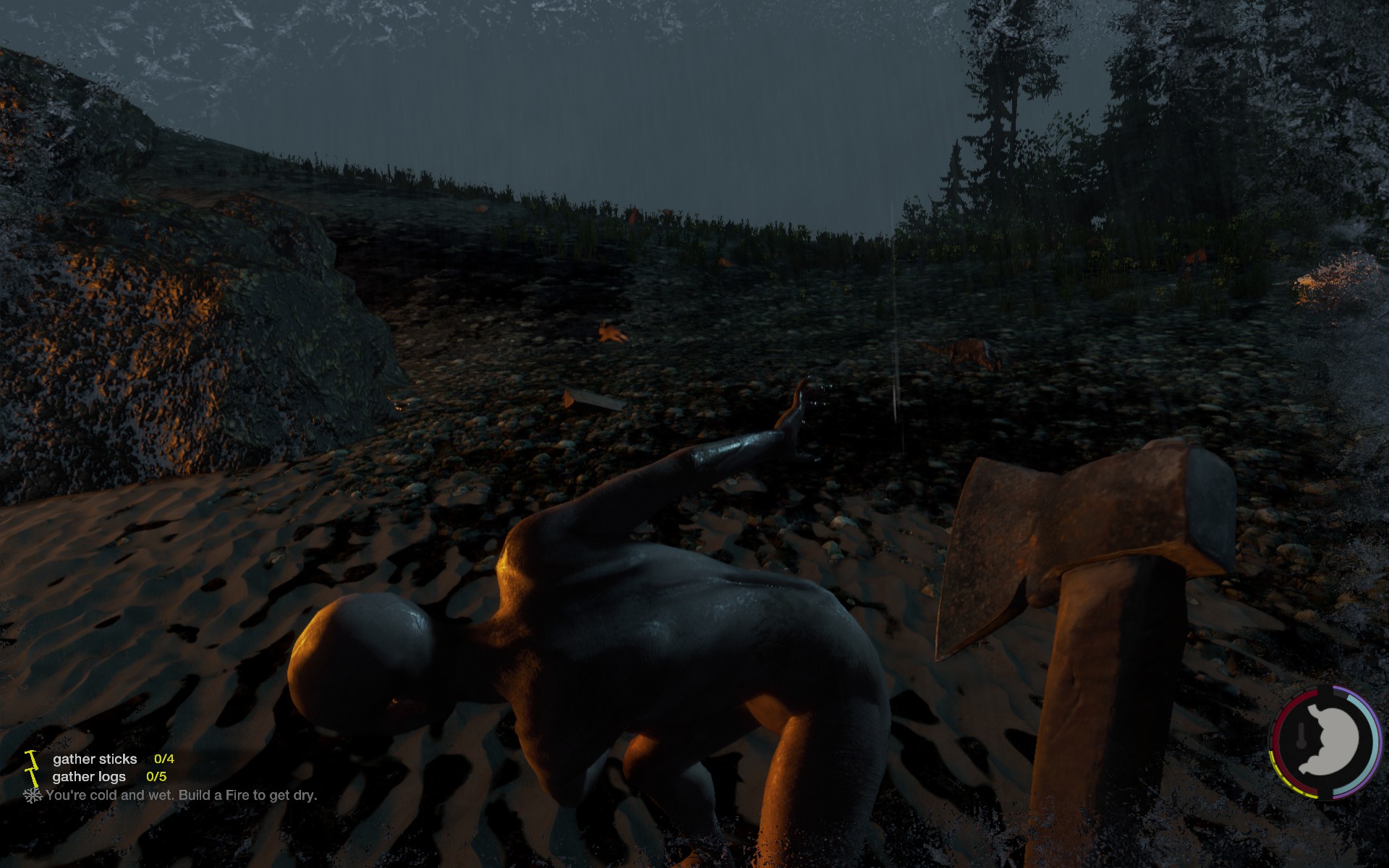Viewport: 1389px width, 868px height.
Task: Select the gather logs objective
Action: (89, 777)
